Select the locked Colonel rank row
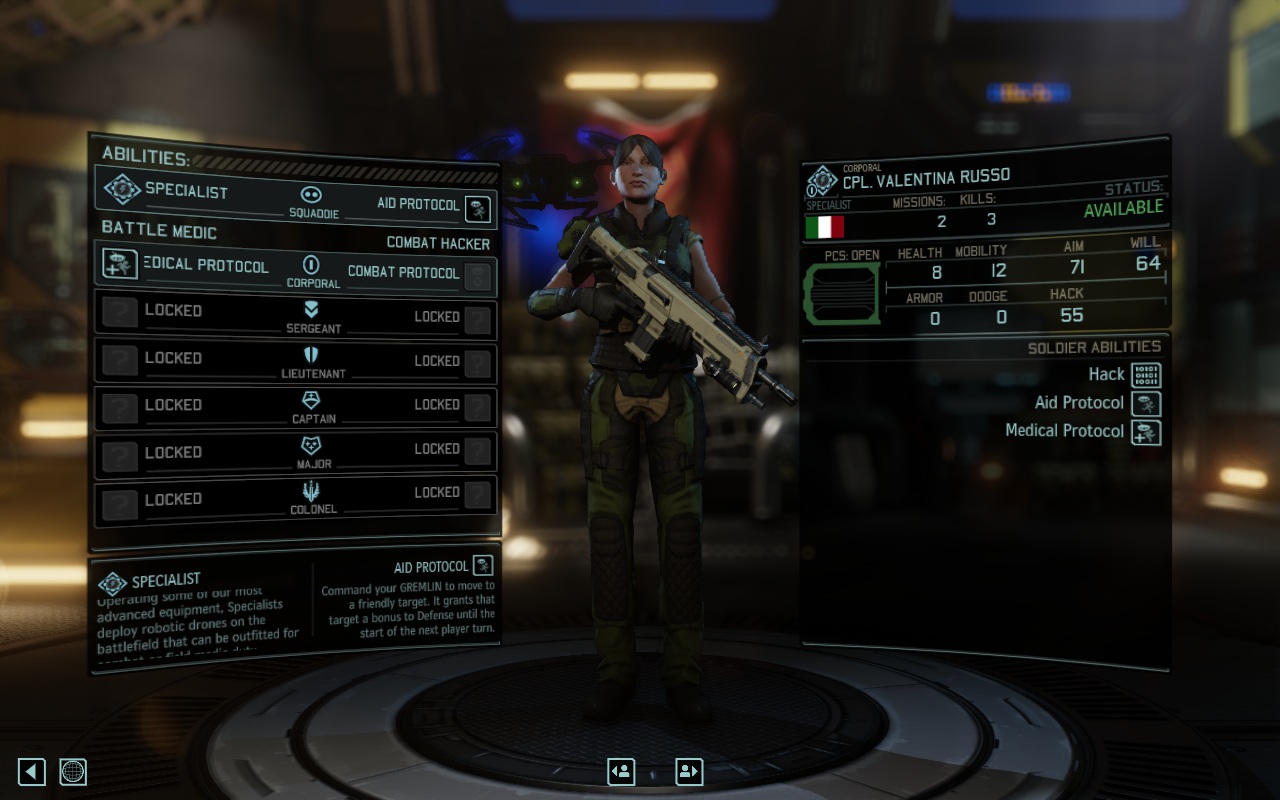This screenshot has width=1280, height=800. click(x=296, y=498)
